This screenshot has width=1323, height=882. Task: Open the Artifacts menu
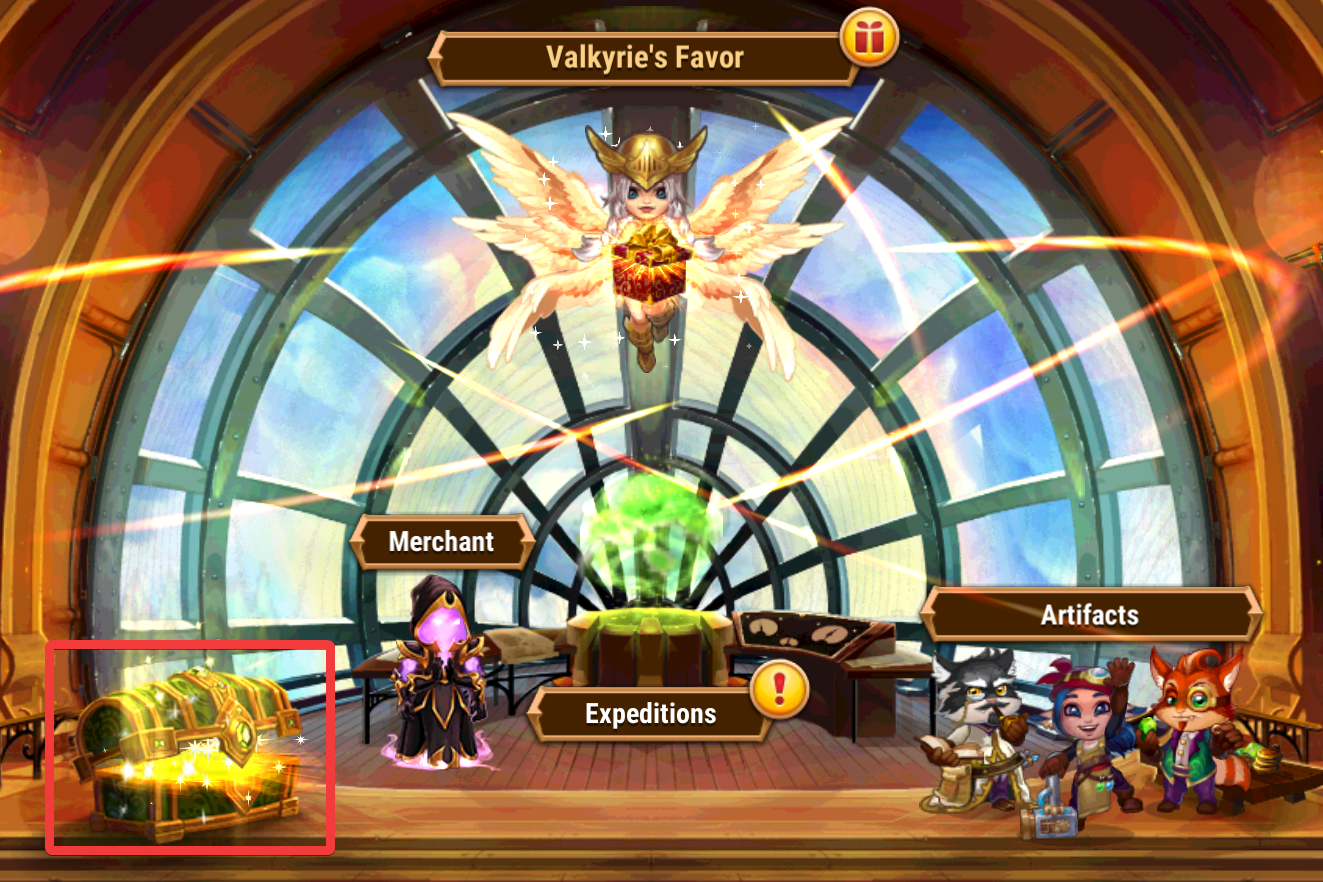pyautogui.click(x=1089, y=614)
